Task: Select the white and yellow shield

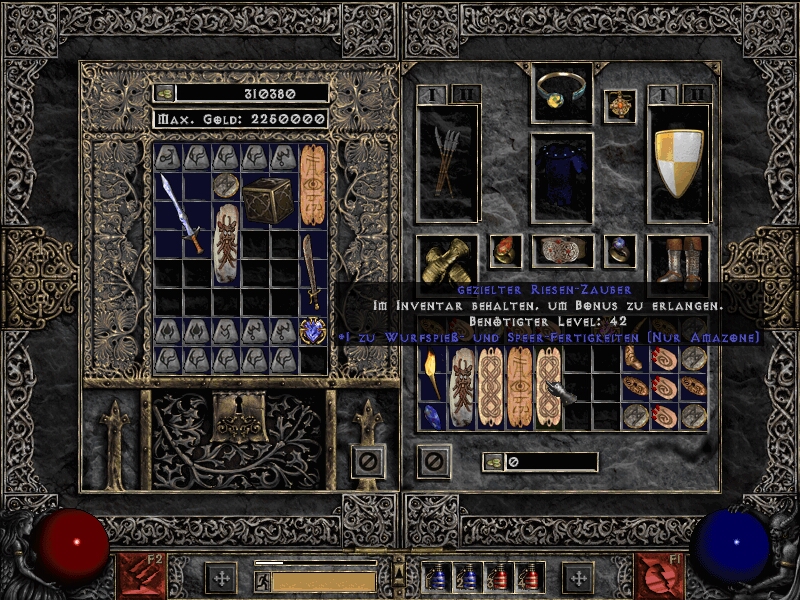Action: coord(679,162)
